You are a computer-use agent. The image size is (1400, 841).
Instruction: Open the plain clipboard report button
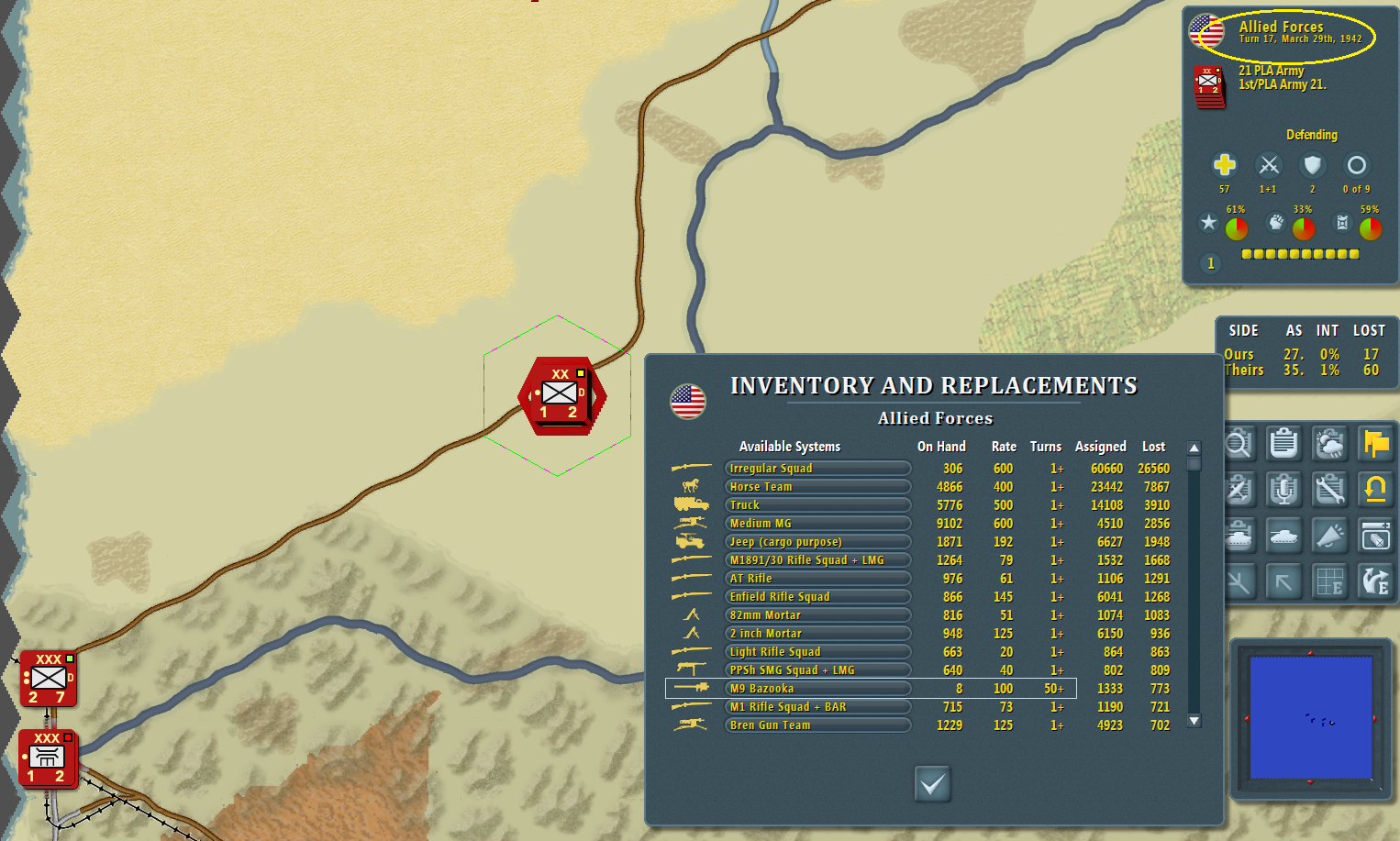tap(1283, 444)
